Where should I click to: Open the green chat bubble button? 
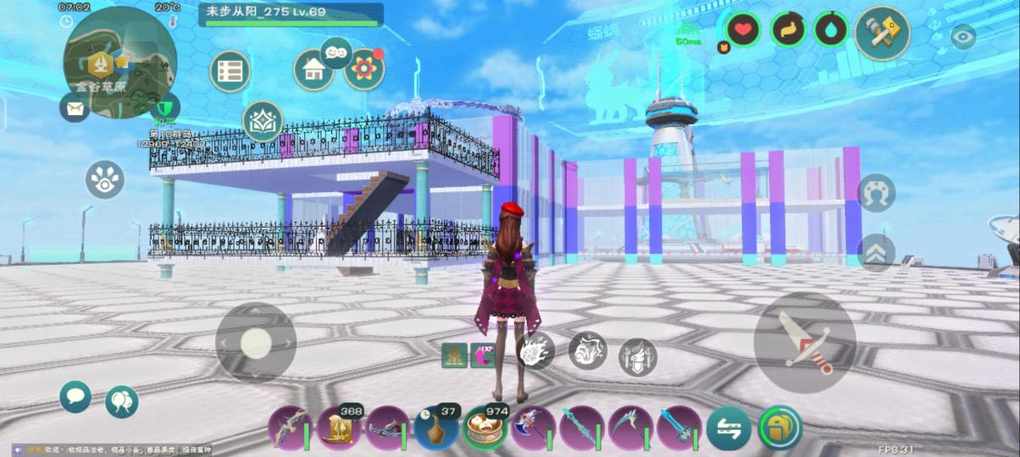coord(75,396)
